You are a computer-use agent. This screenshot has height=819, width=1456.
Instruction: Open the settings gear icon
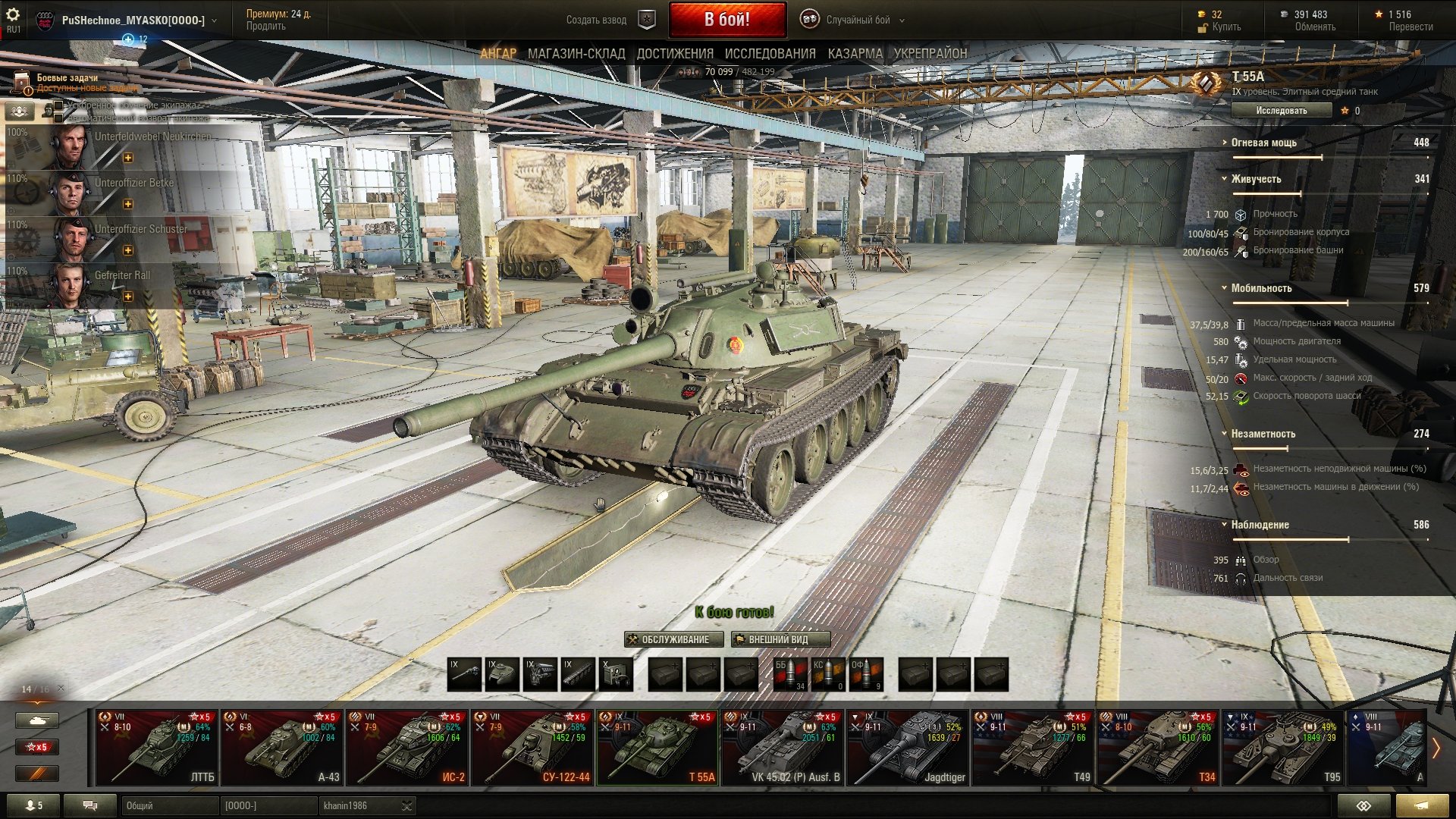(13, 15)
